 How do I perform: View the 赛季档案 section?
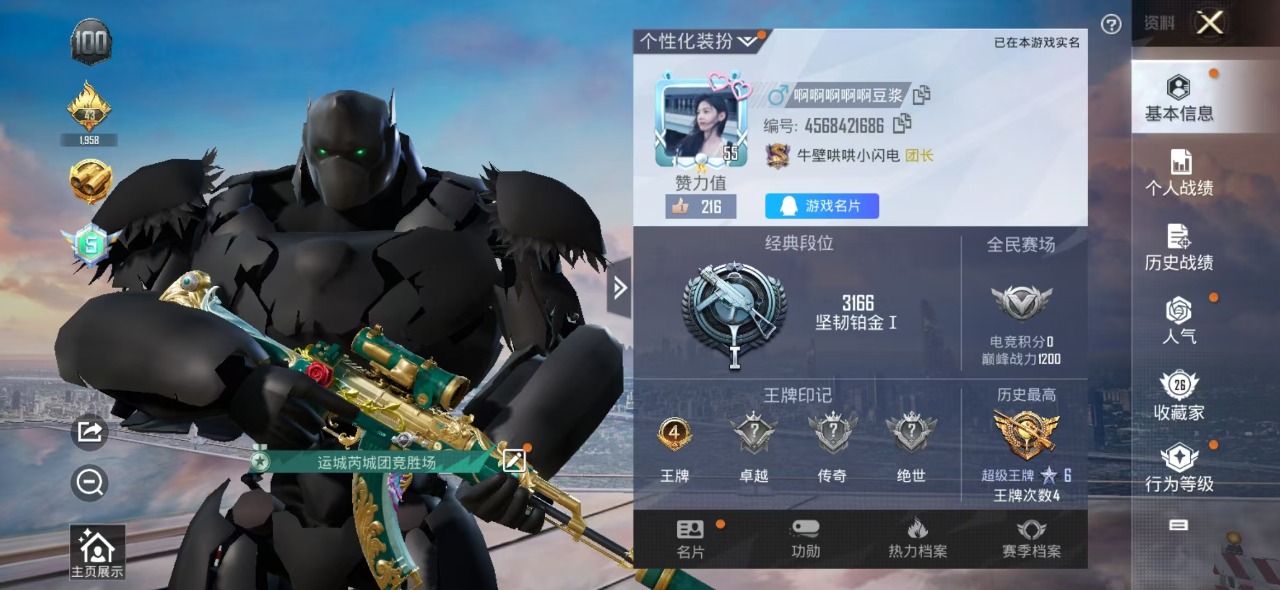(1031, 539)
